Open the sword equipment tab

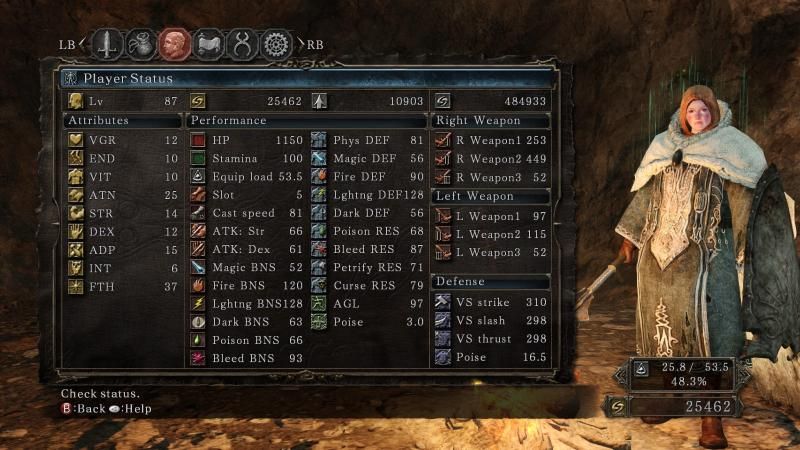108,44
